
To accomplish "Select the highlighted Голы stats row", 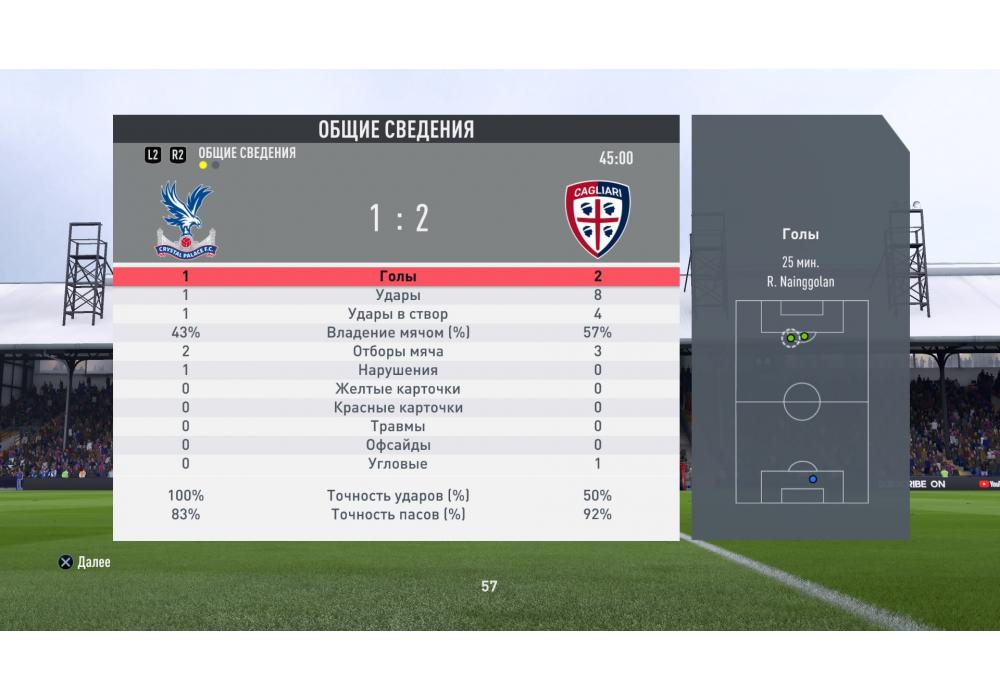I will pyautogui.click(x=397, y=276).
